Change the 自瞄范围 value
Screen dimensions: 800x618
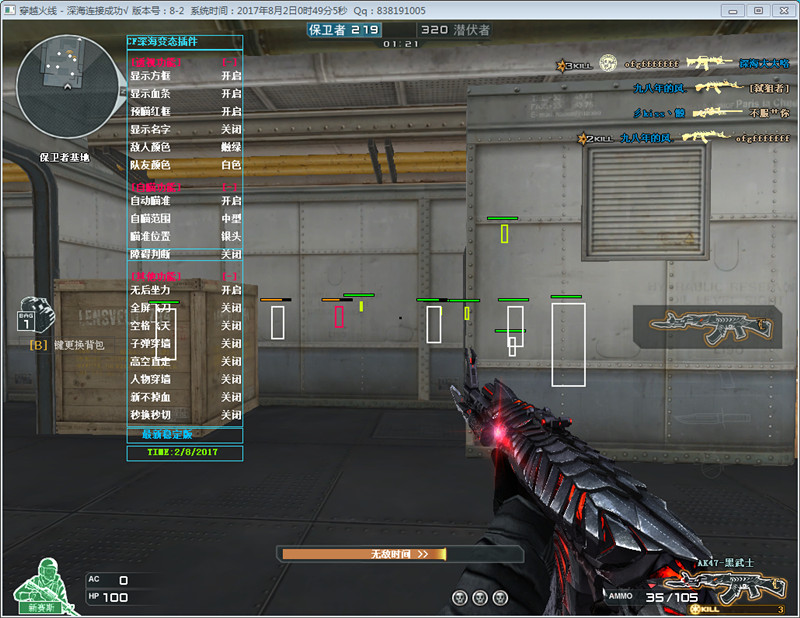(231, 218)
